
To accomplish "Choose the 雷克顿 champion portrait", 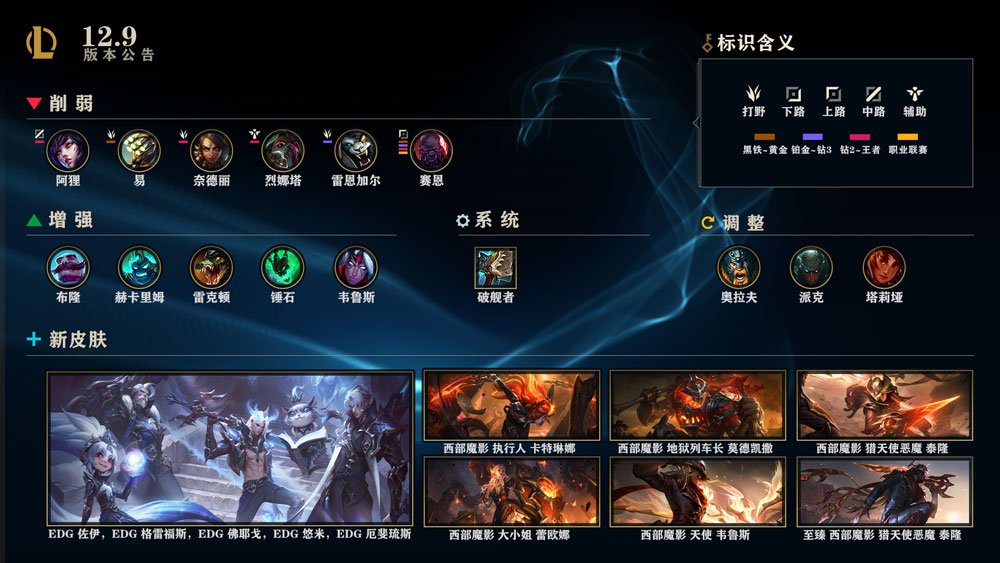I will tap(211, 267).
